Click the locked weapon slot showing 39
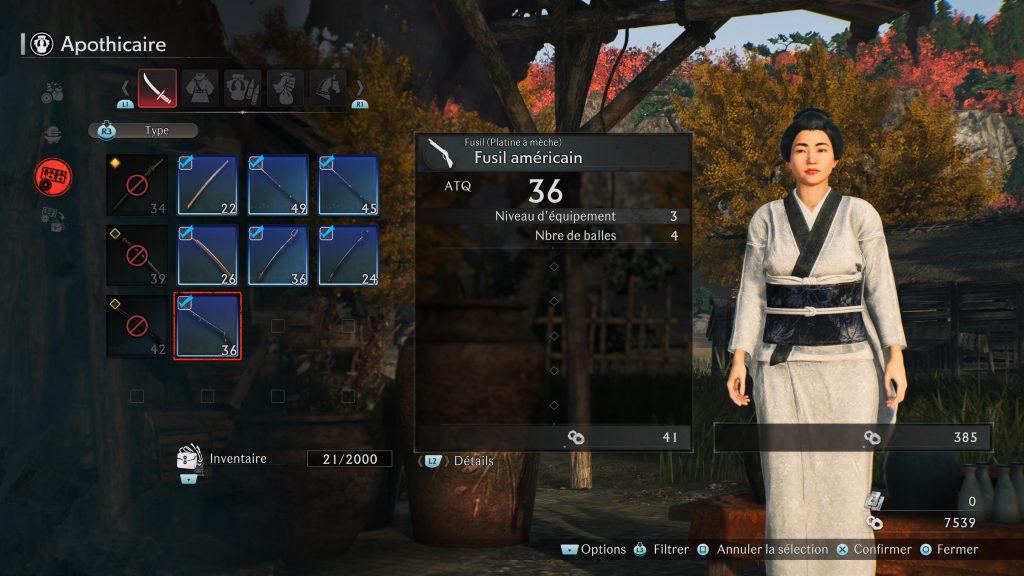Image resolution: width=1024 pixels, height=576 pixels. [137, 255]
